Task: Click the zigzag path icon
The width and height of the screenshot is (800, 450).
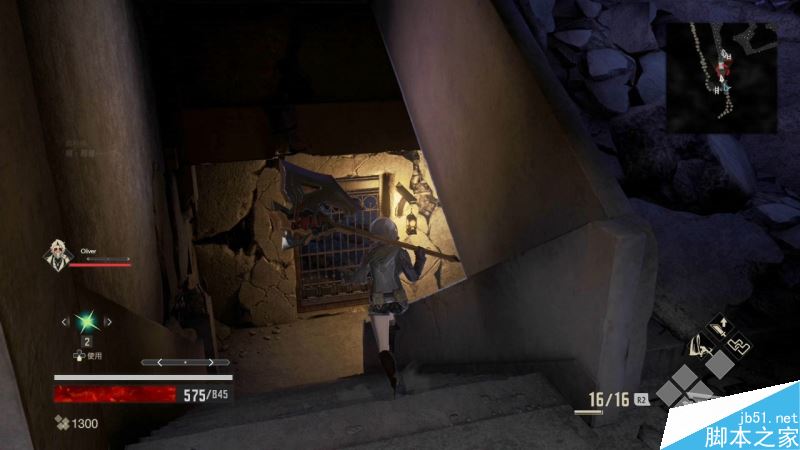Action: pos(741,345)
